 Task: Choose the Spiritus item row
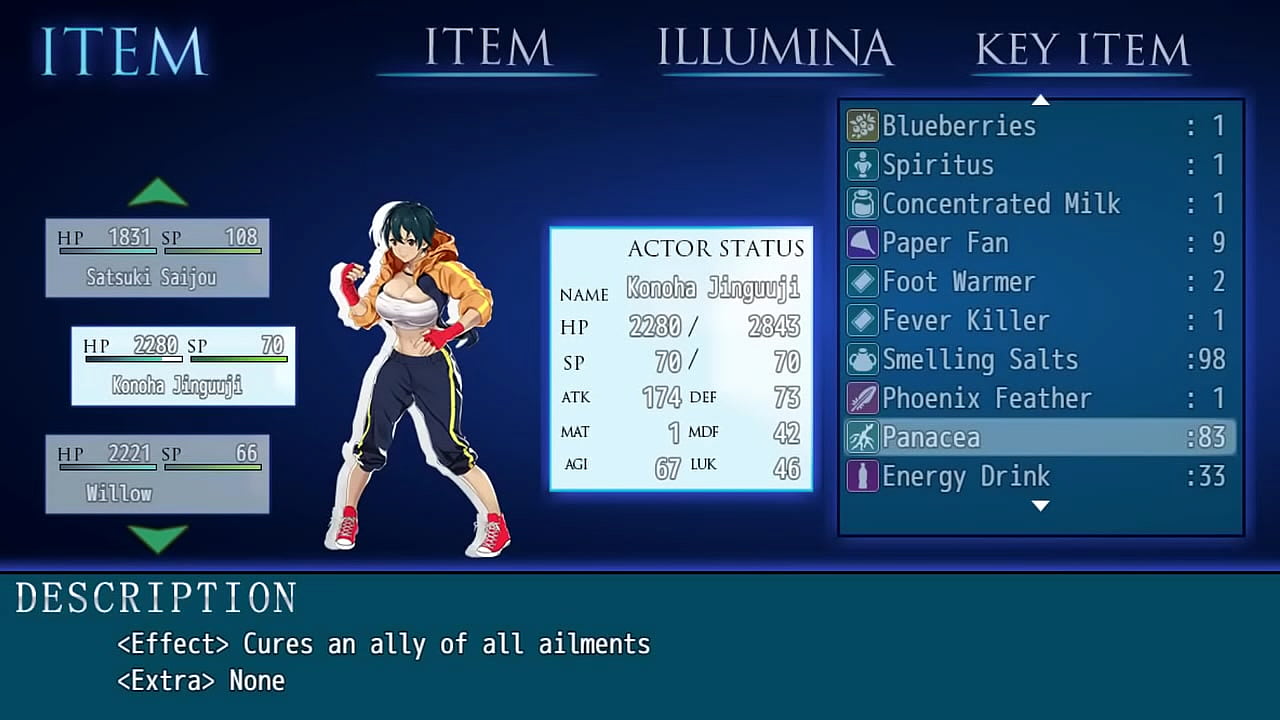[x=1040, y=165]
